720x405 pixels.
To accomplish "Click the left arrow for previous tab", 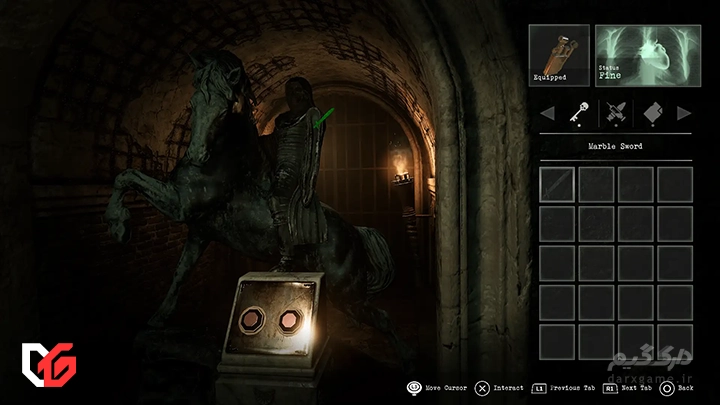I will [547, 112].
